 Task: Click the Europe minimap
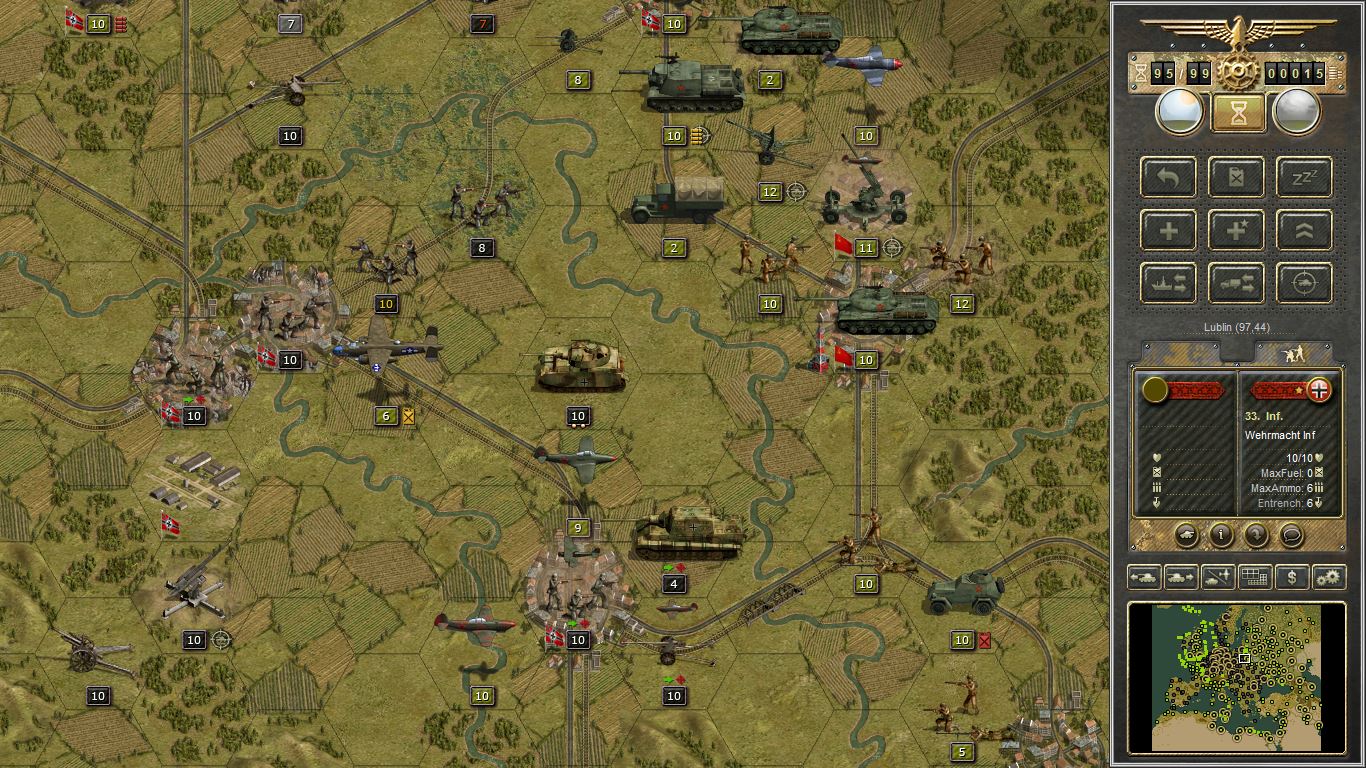point(1236,676)
